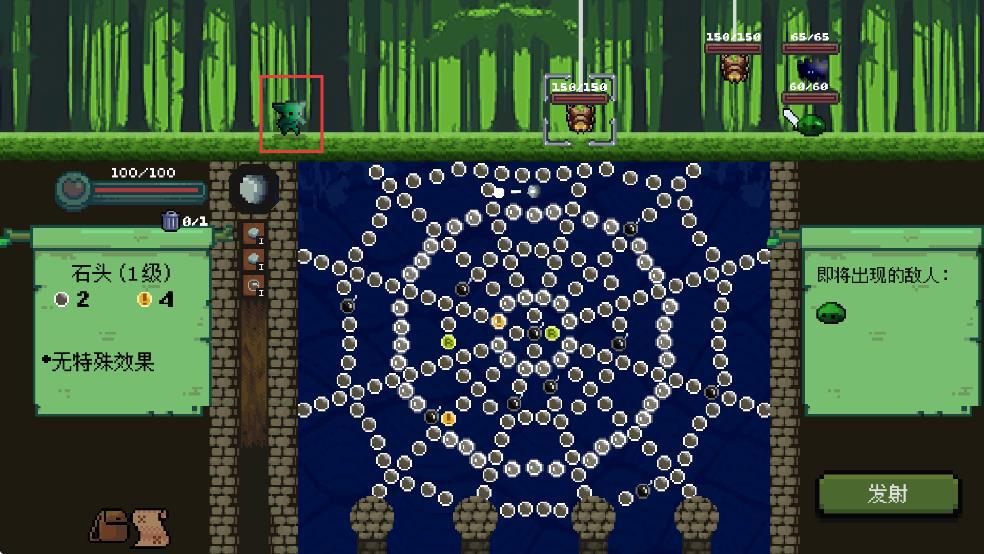Screen dimensions: 984x554
Task: Click the trash can discard icon
Action: coord(171,220)
